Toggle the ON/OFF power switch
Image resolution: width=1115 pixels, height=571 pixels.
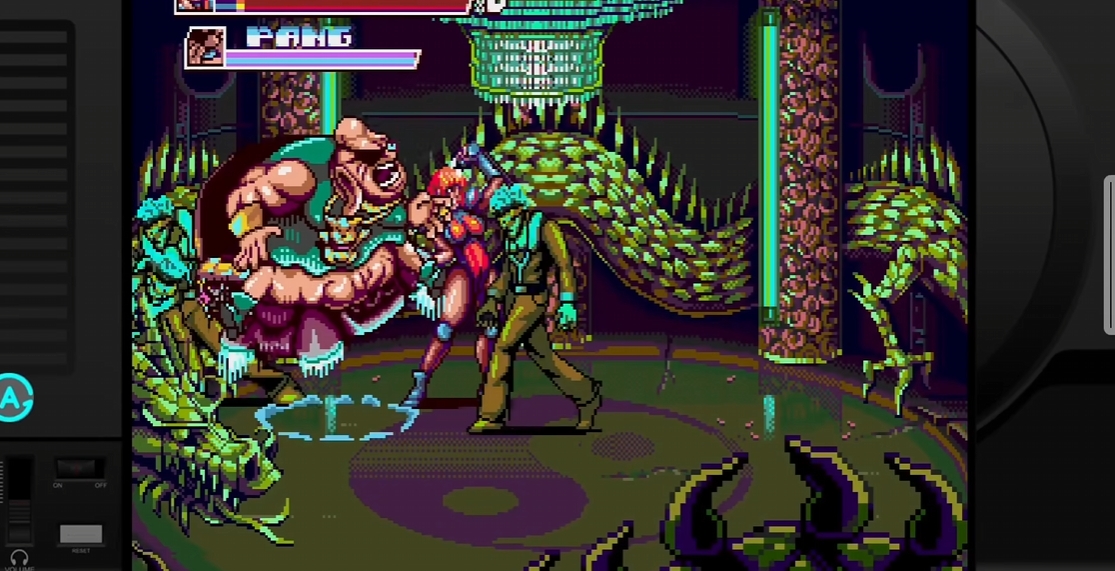coord(80,468)
